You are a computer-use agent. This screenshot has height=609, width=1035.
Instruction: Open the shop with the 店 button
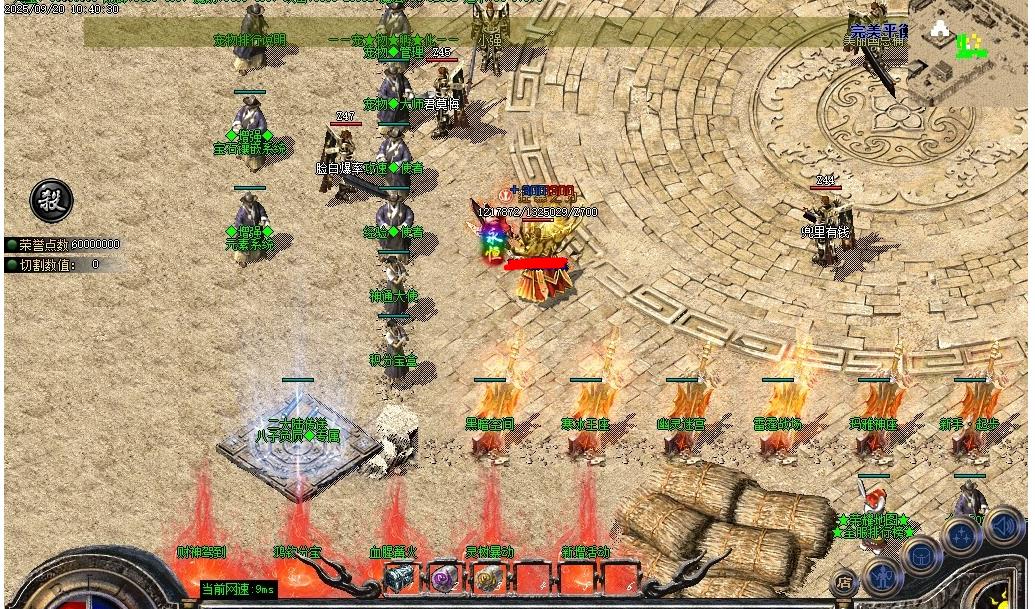coord(845,581)
